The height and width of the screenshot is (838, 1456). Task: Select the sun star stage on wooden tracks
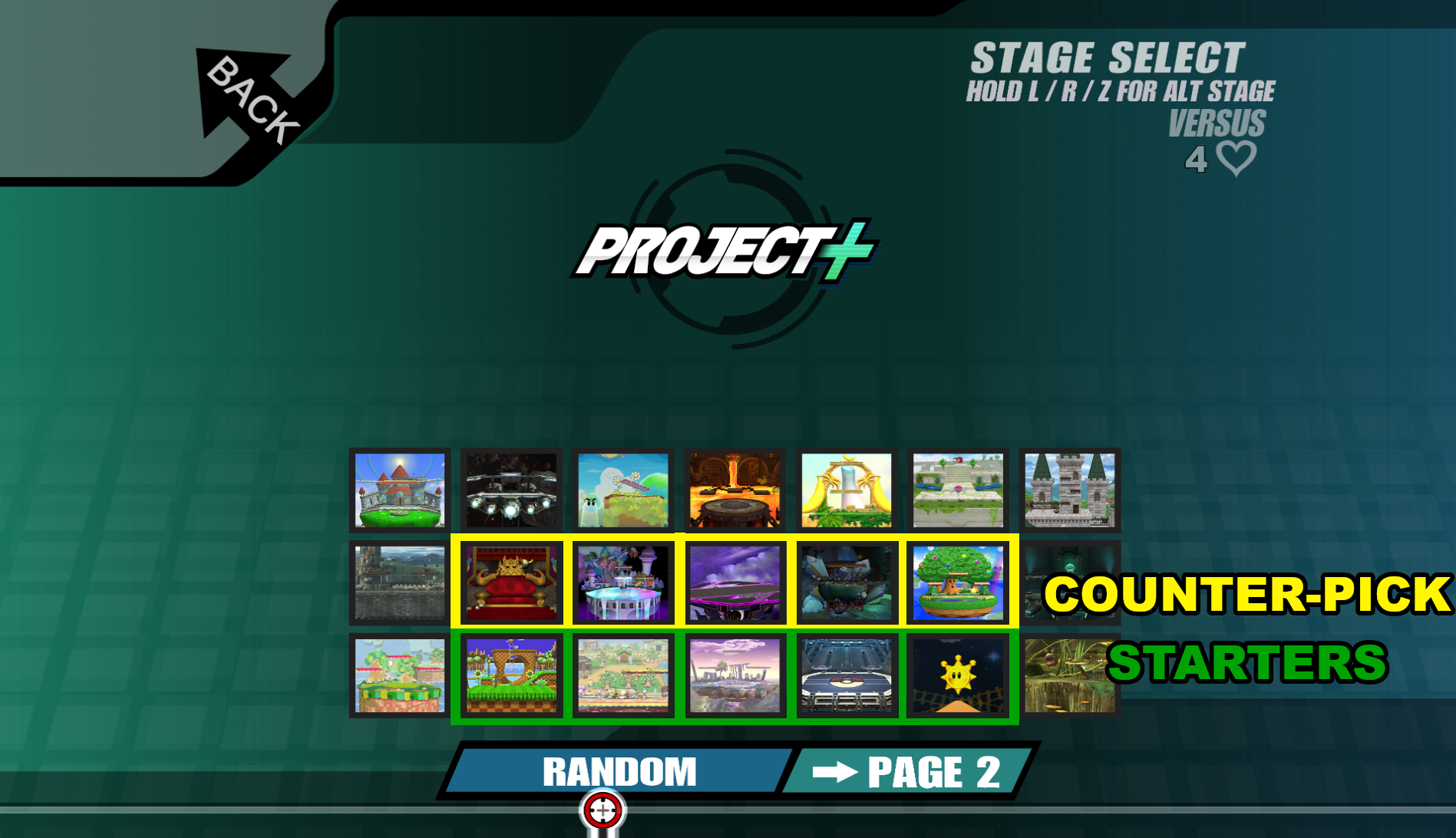click(x=959, y=675)
